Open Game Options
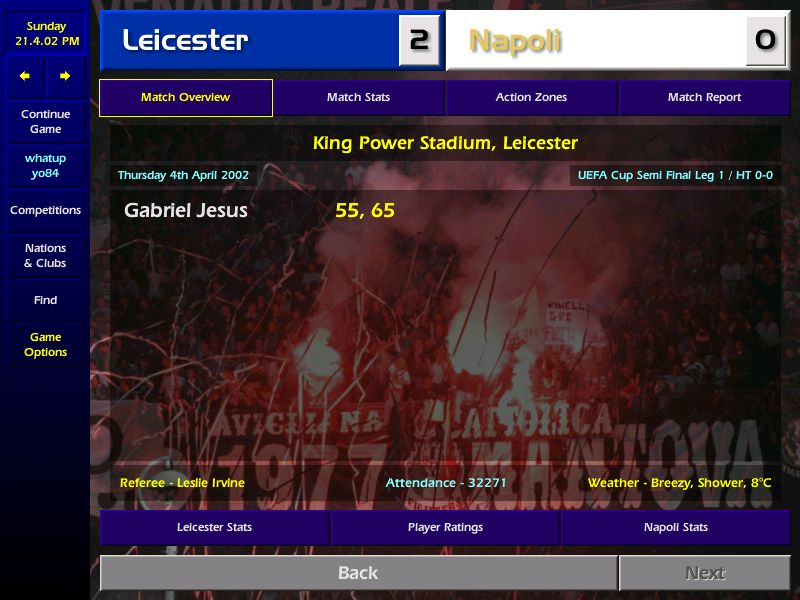The height and width of the screenshot is (600, 800). tap(45, 345)
